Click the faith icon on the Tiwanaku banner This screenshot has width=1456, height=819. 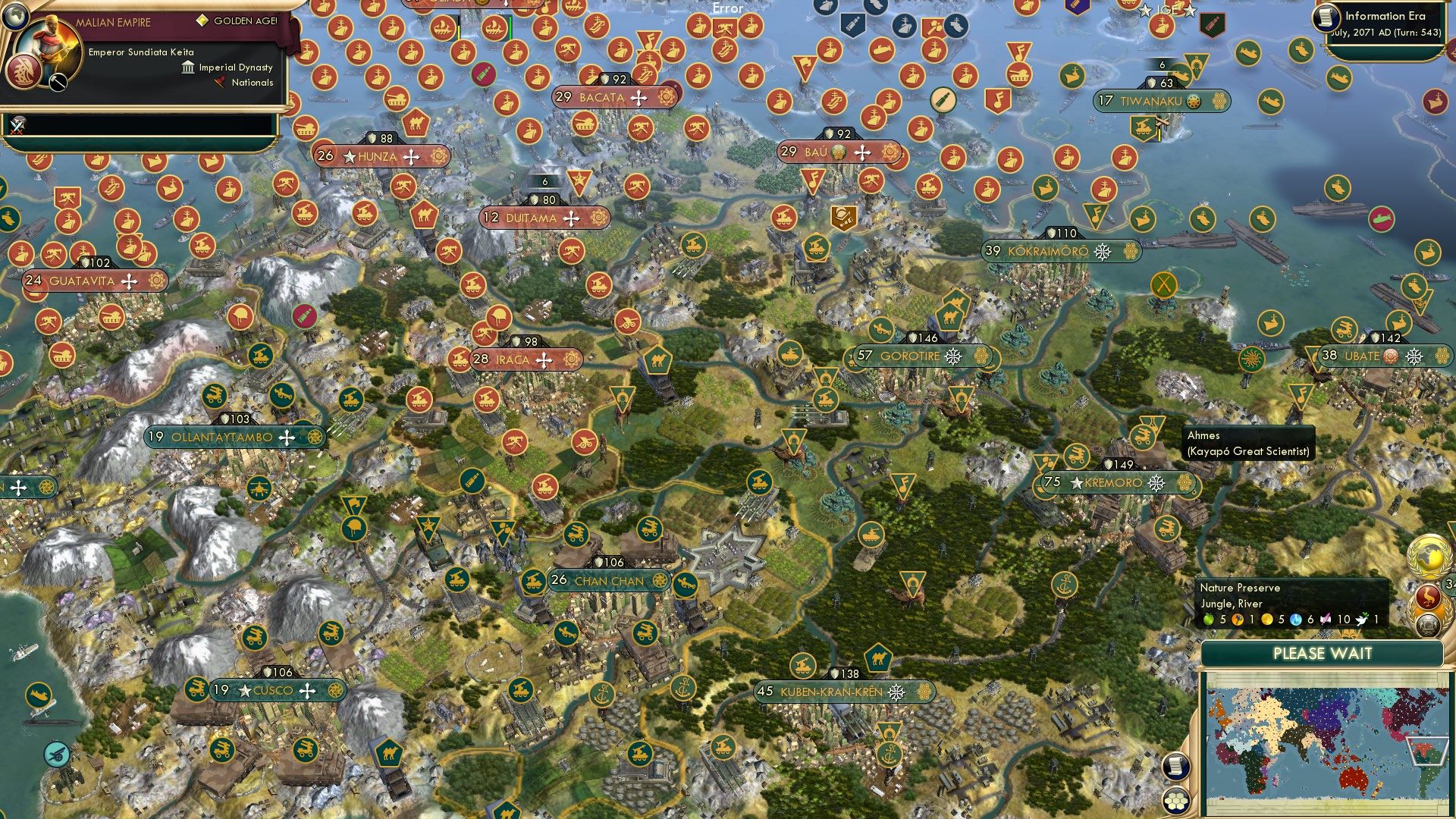coord(1194,101)
